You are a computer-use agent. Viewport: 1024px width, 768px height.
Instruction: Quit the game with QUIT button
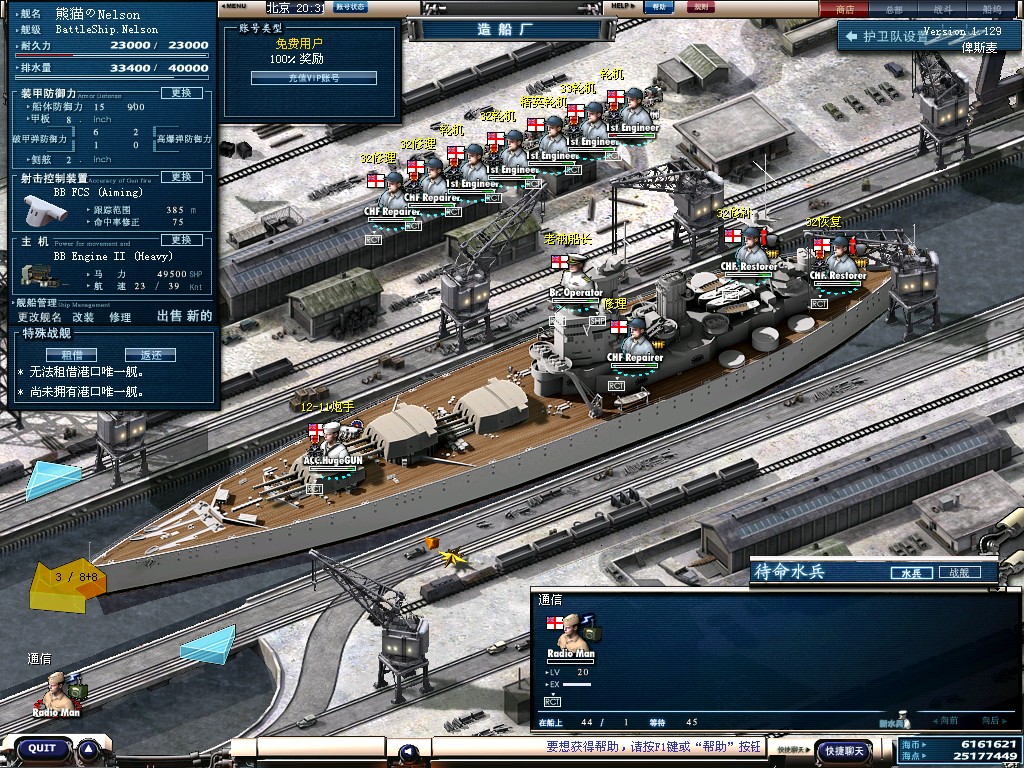[42, 748]
